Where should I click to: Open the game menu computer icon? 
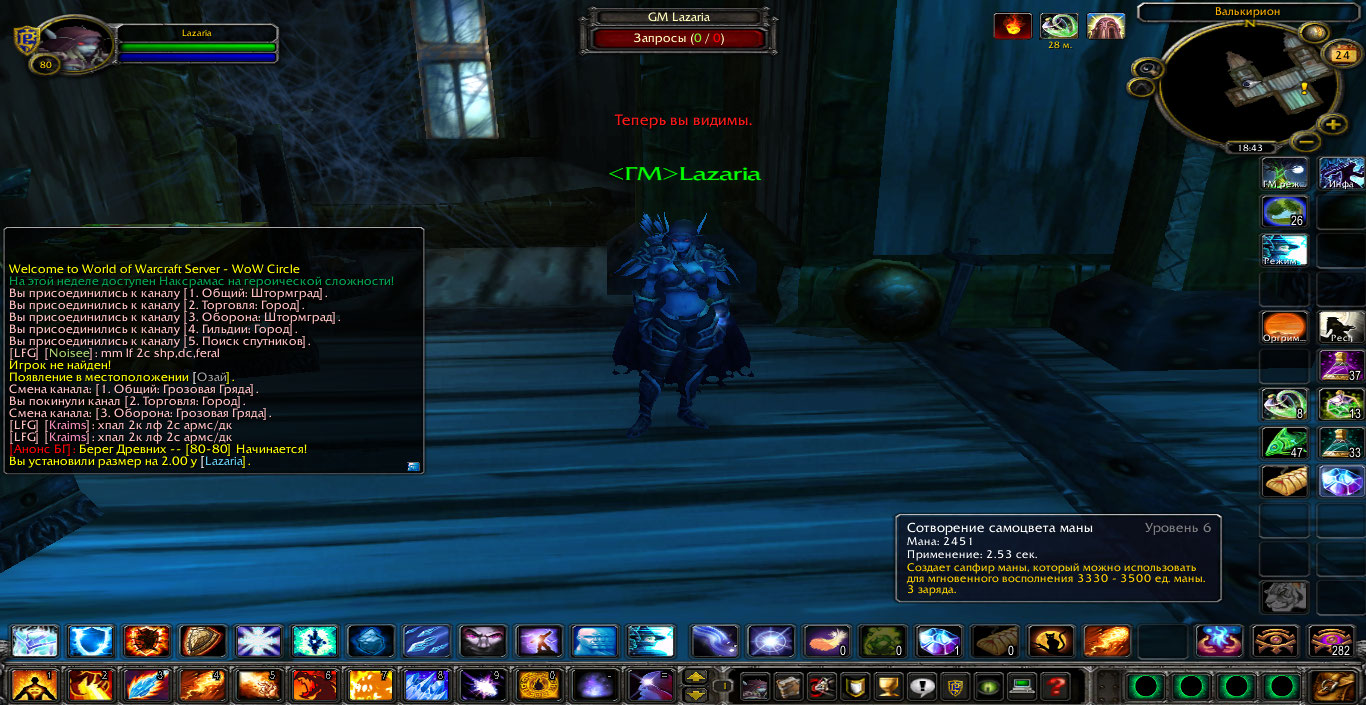tap(1021, 686)
